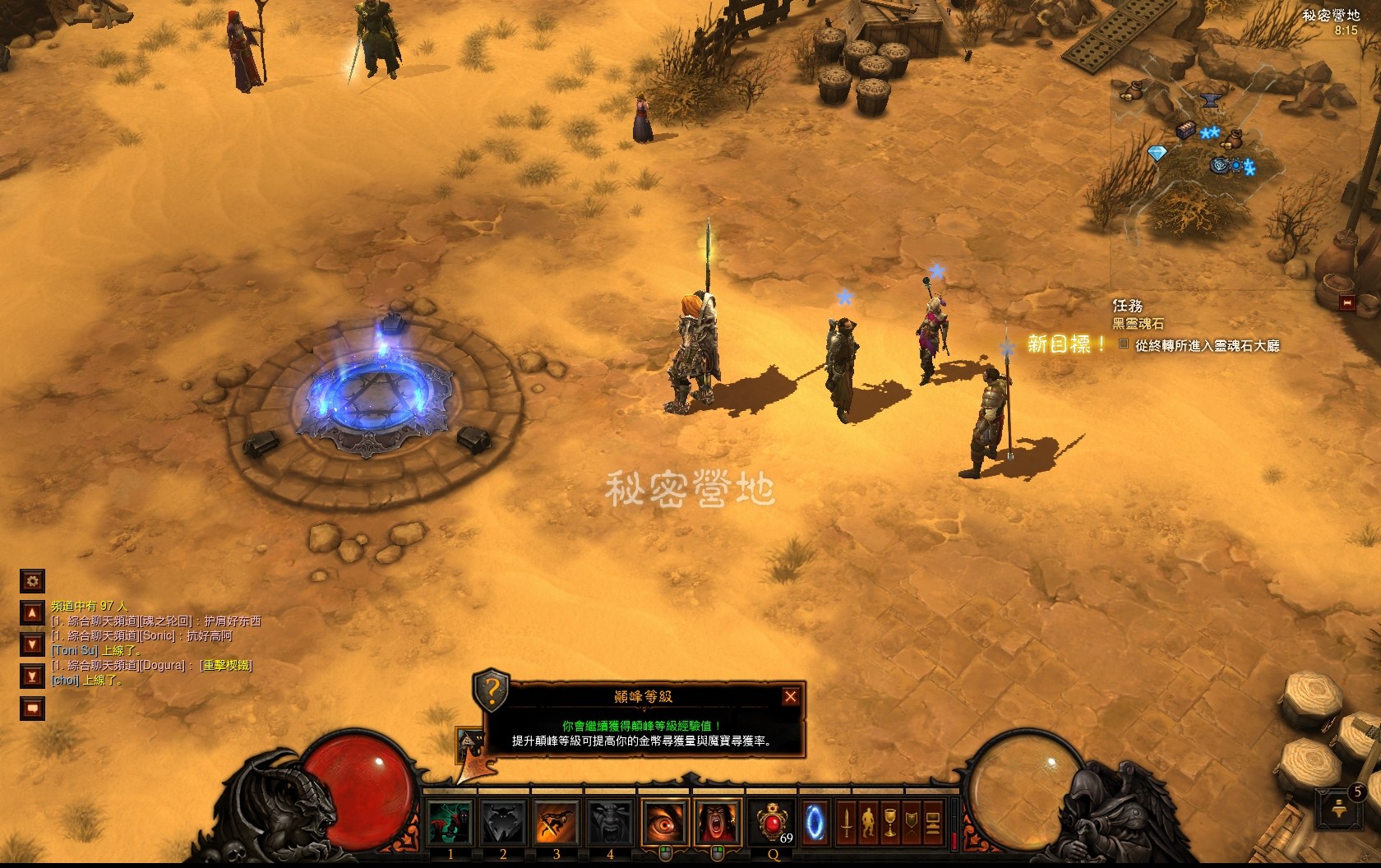
Task: Open the blue town portal
Action: coord(815,821)
